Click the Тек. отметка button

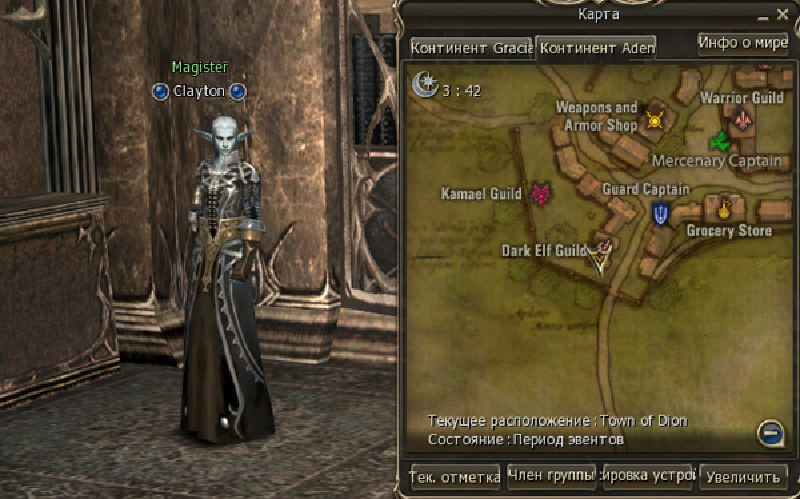click(455, 477)
